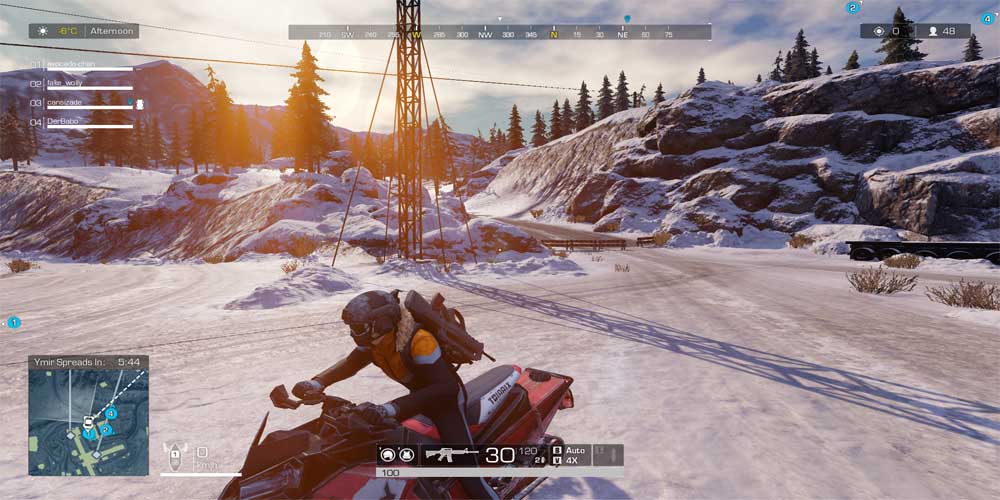Screen dimensions: 1000x500
Task: Click the helmet armor icon
Action: click(389, 455)
